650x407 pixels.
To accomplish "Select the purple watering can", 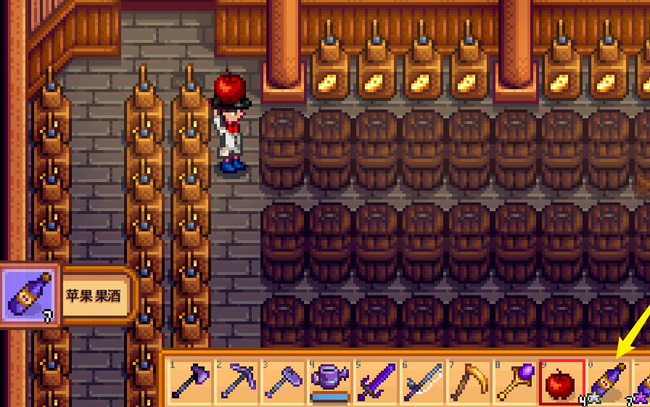I will 328,382.
